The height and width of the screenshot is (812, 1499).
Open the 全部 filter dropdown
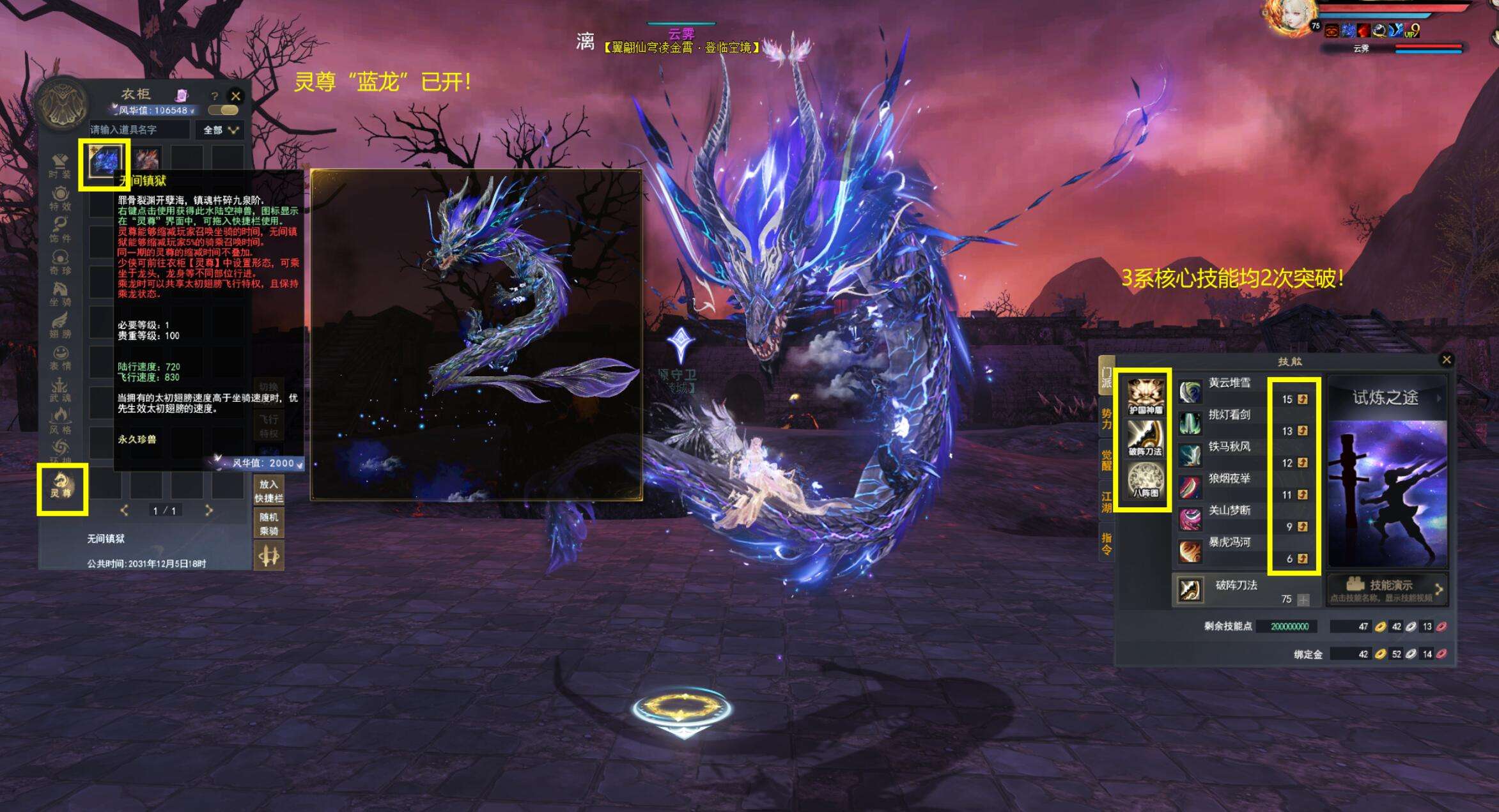[x=220, y=130]
